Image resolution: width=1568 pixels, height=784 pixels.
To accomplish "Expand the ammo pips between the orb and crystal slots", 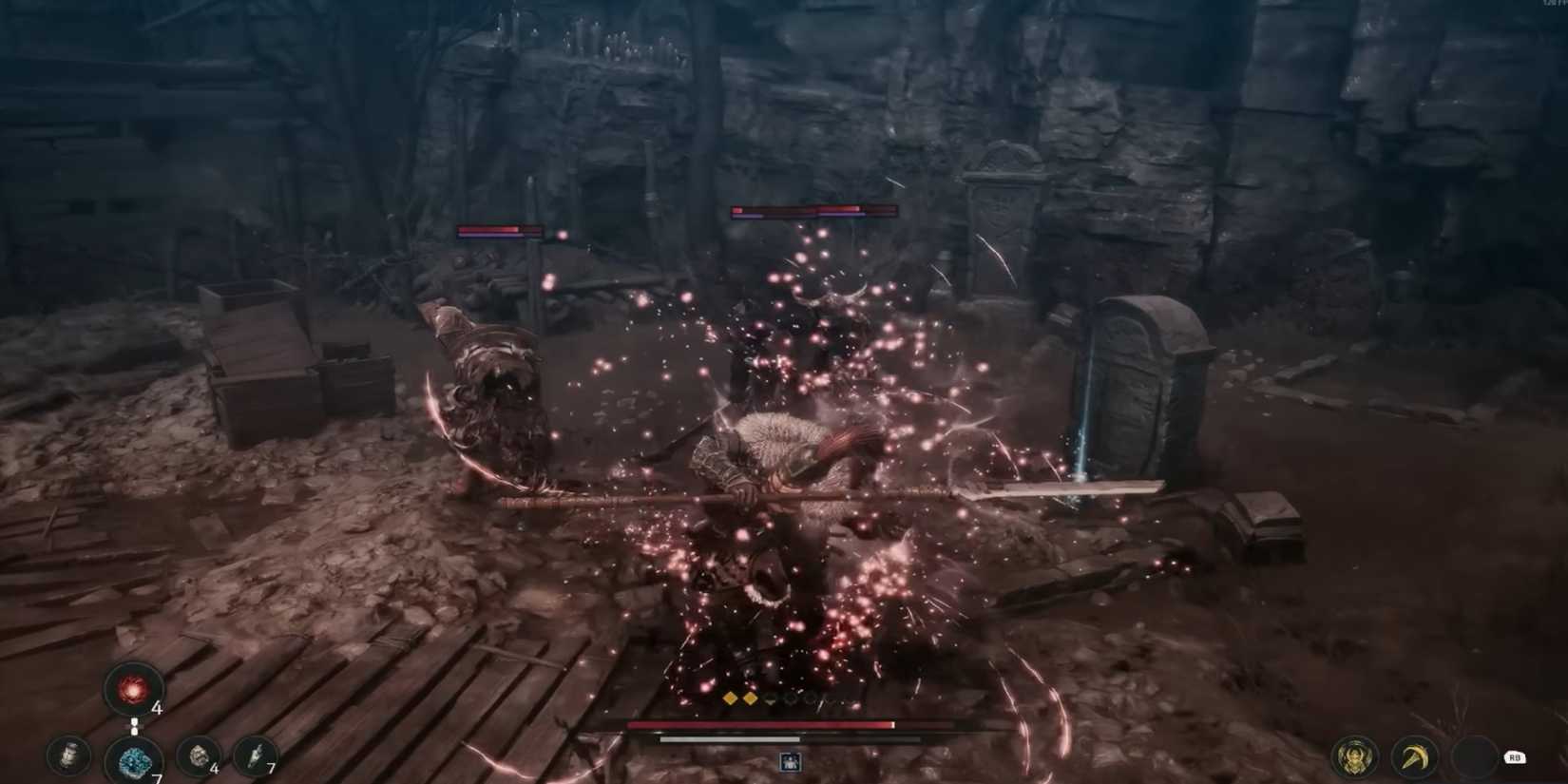I will (x=134, y=726).
